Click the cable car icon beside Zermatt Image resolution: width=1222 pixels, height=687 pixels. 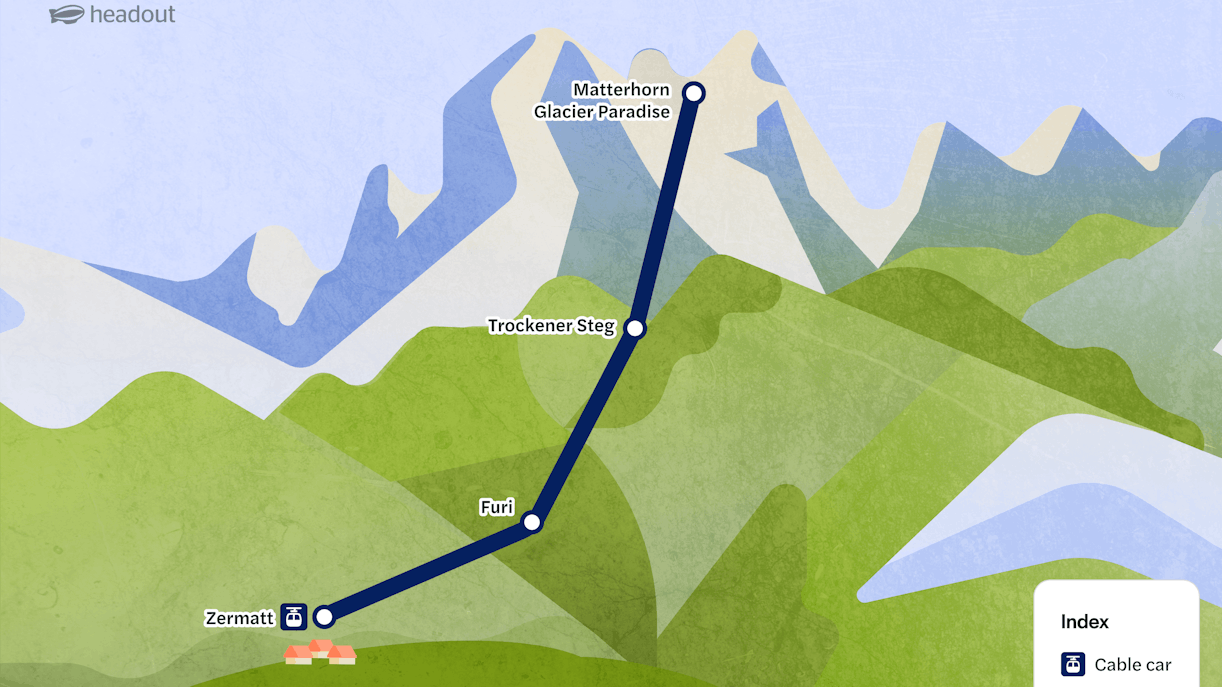(x=293, y=616)
